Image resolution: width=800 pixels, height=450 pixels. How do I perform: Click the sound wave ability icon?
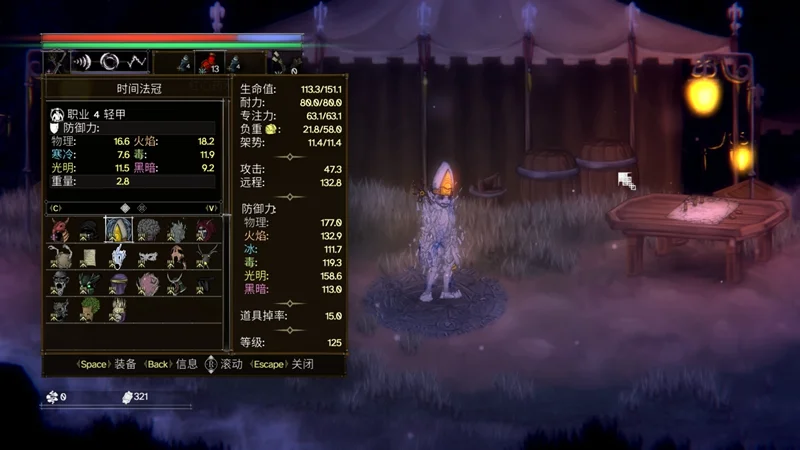point(83,62)
